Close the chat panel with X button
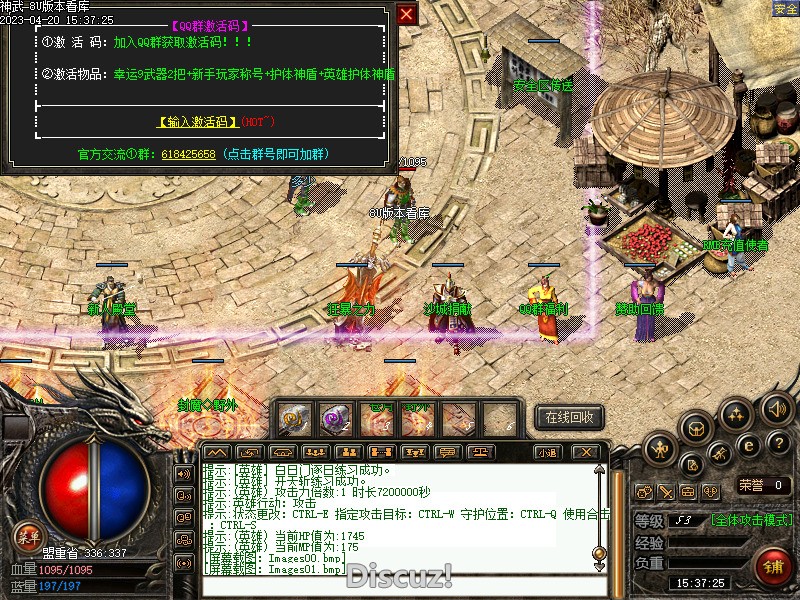800x600 pixels. (x=587, y=452)
